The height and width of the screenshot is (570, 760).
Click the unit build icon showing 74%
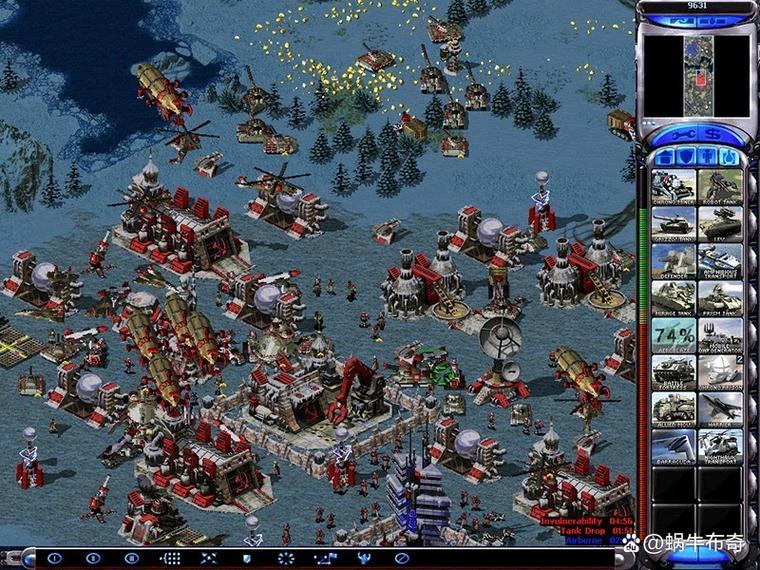coord(673,334)
